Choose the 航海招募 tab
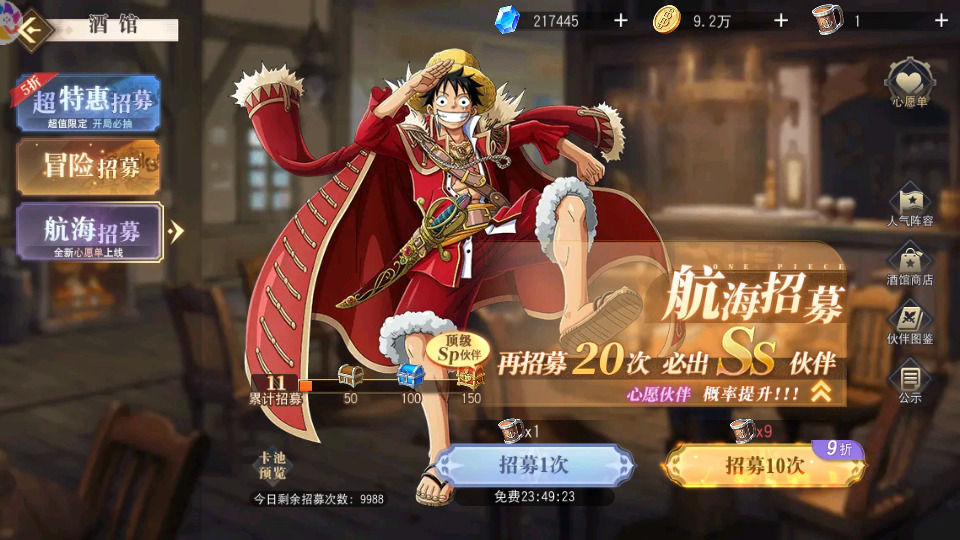 coord(90,231)
